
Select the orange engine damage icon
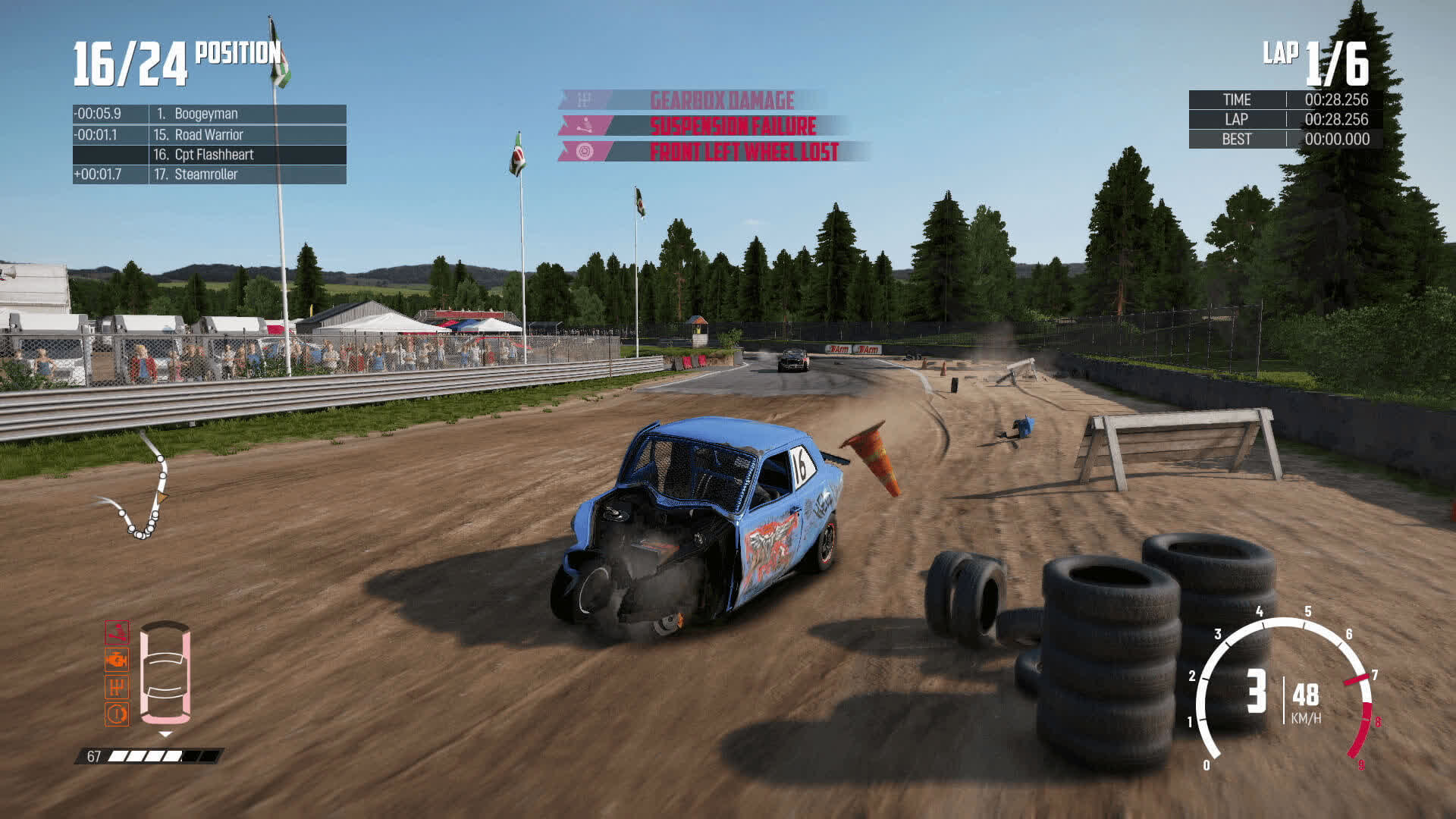117,659
